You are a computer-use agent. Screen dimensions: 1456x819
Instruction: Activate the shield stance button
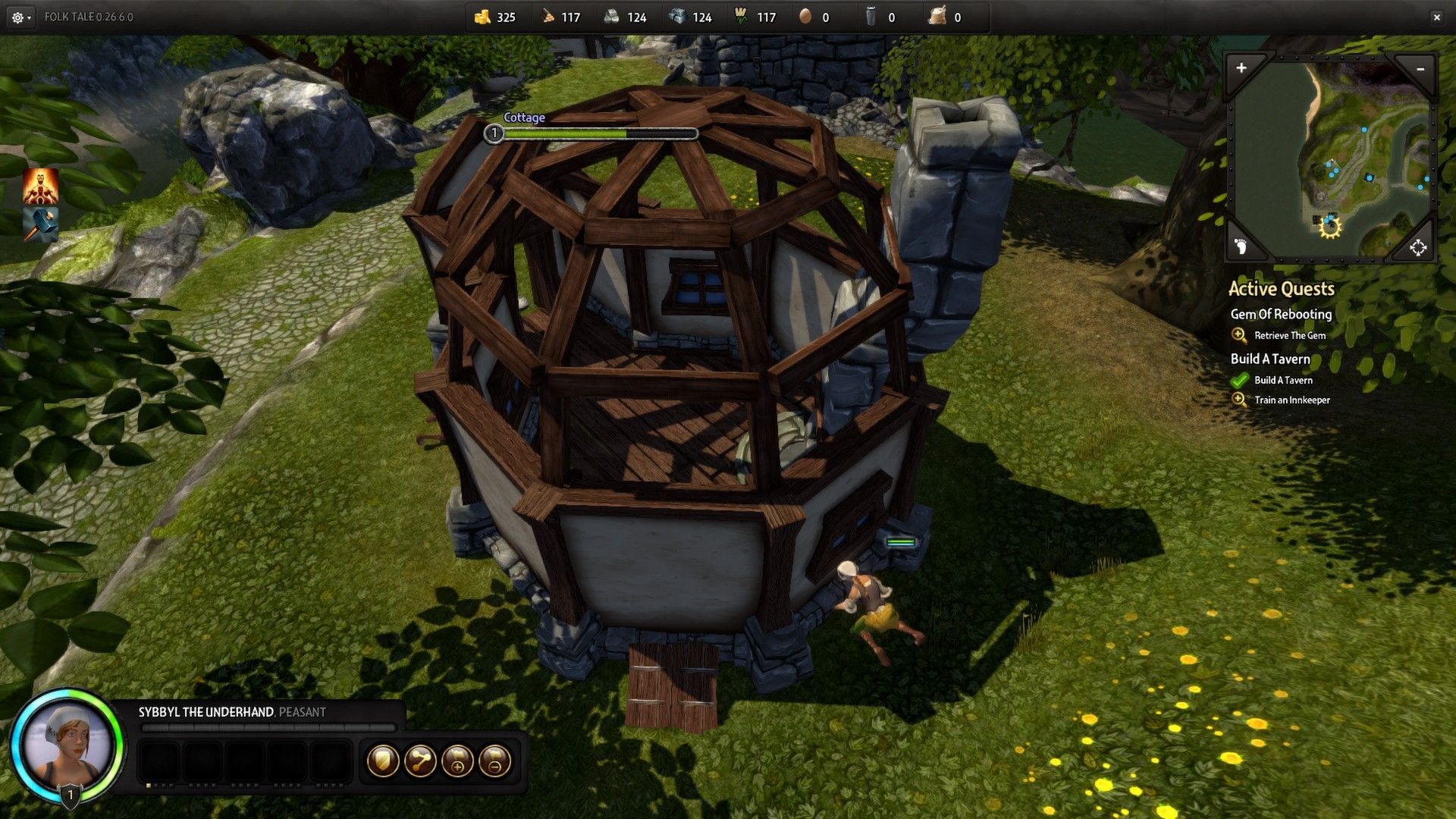click(x=383, y=761)
